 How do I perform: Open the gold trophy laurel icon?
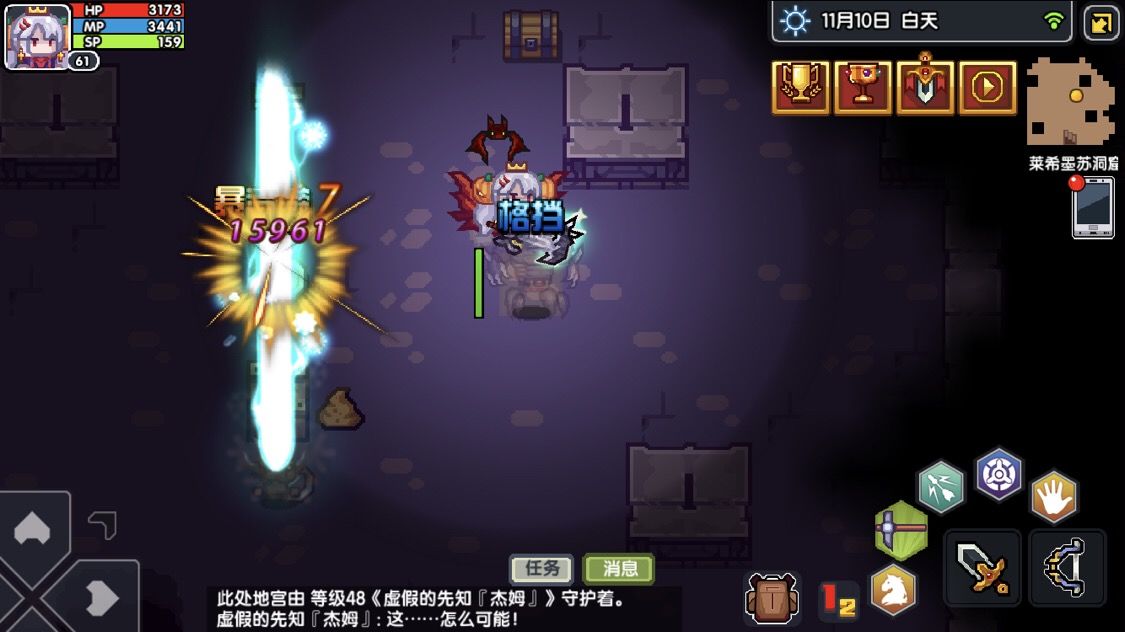pyautogui.click(x=800, y=88)
